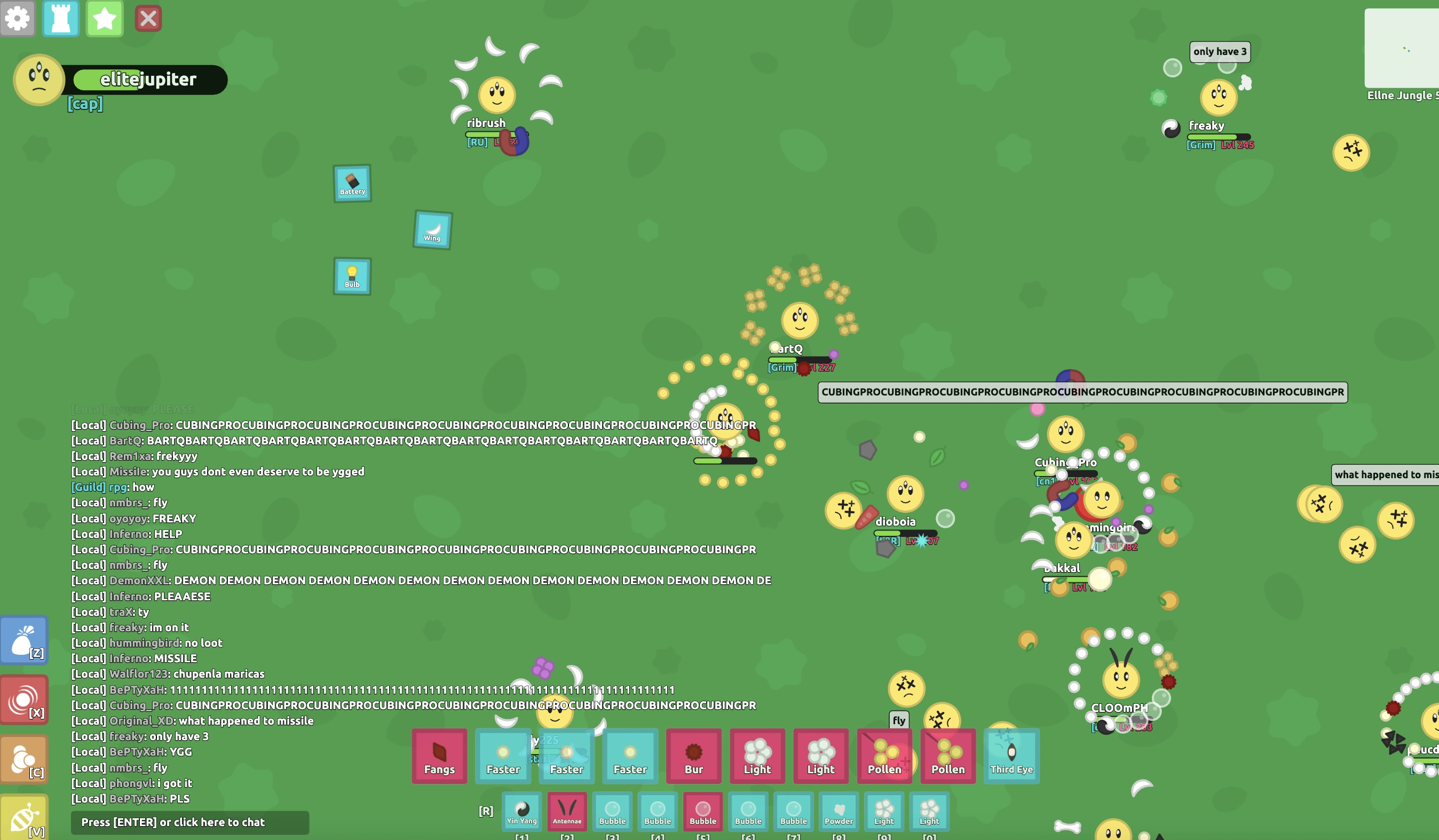This screenshot has width=1439, height=840.
Task: Click the green star icon top-left
Action: click(x=104, y=18)
